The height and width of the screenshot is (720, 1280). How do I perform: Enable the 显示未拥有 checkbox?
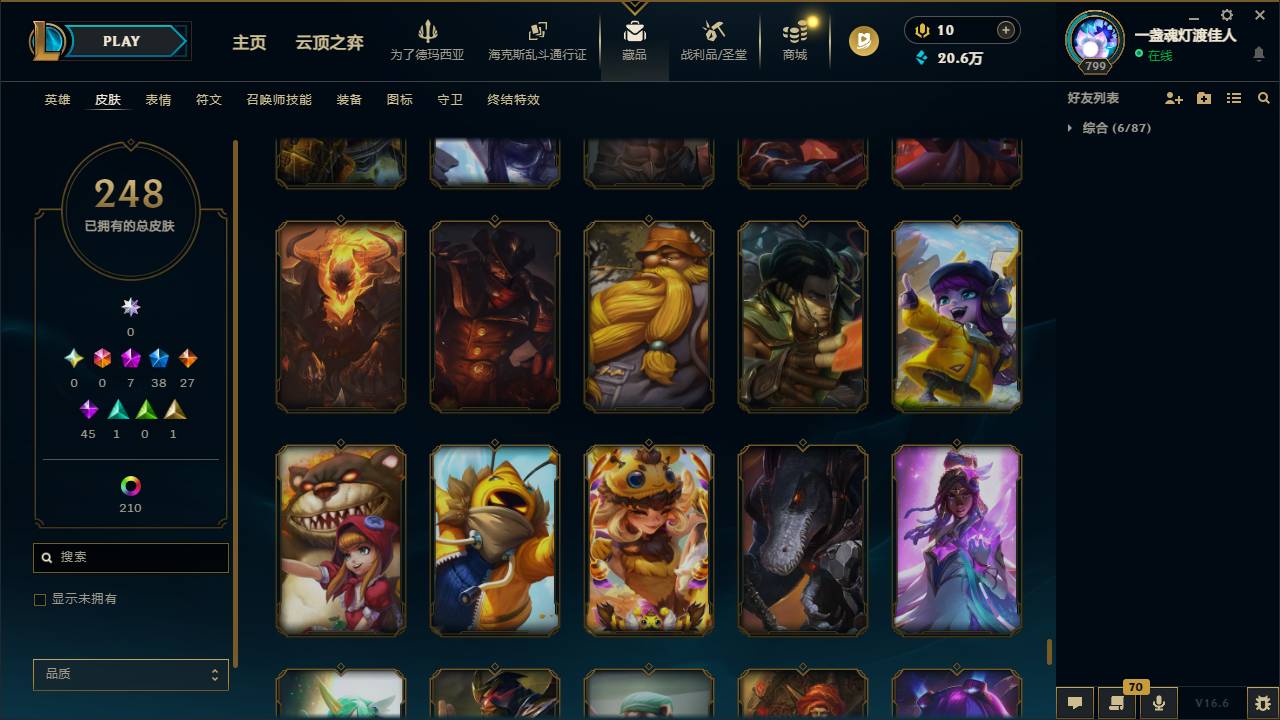click(40, 599)
